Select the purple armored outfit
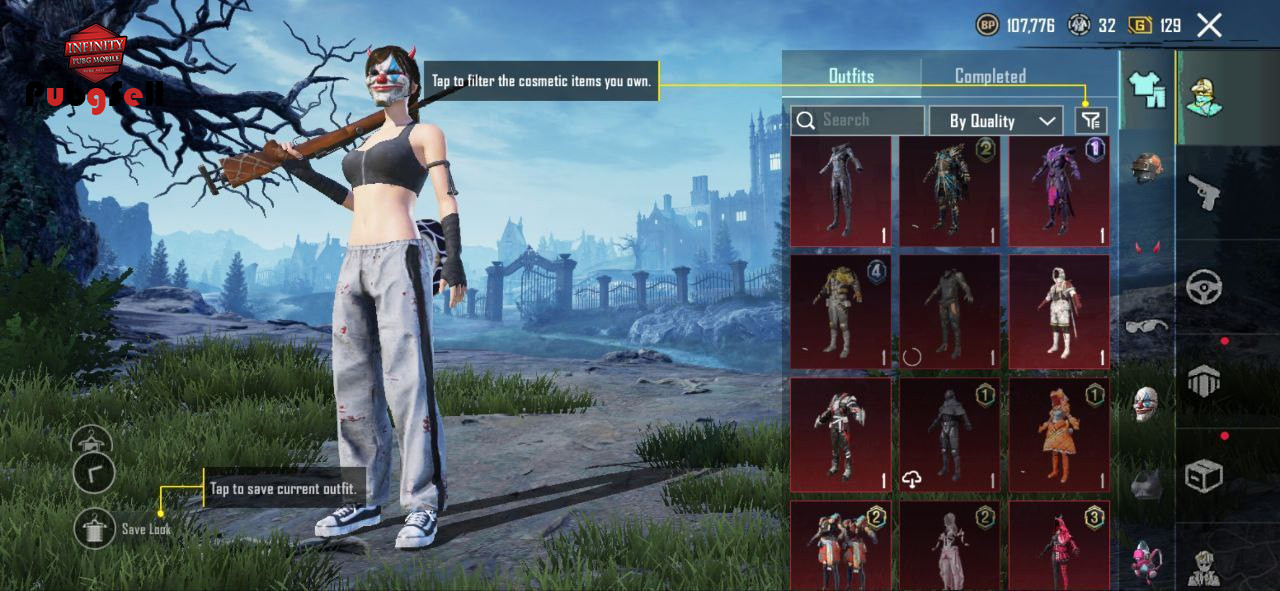 point(1058,191)
